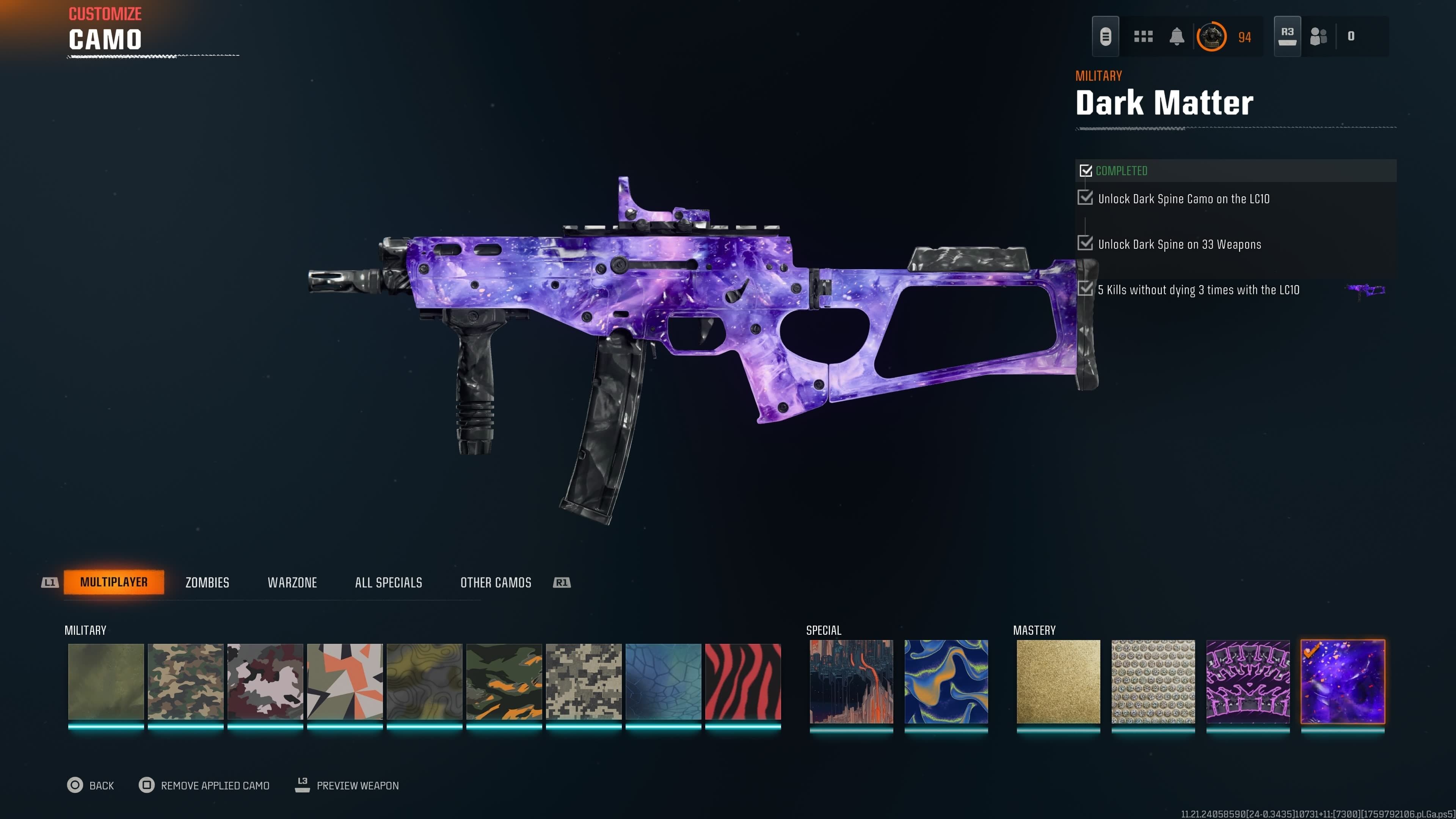Select the Dark Matter mastery camo
Image resolution: width=1456 pixels, height=819 pixels.
pyautogui.click(x=1342, y=682)
